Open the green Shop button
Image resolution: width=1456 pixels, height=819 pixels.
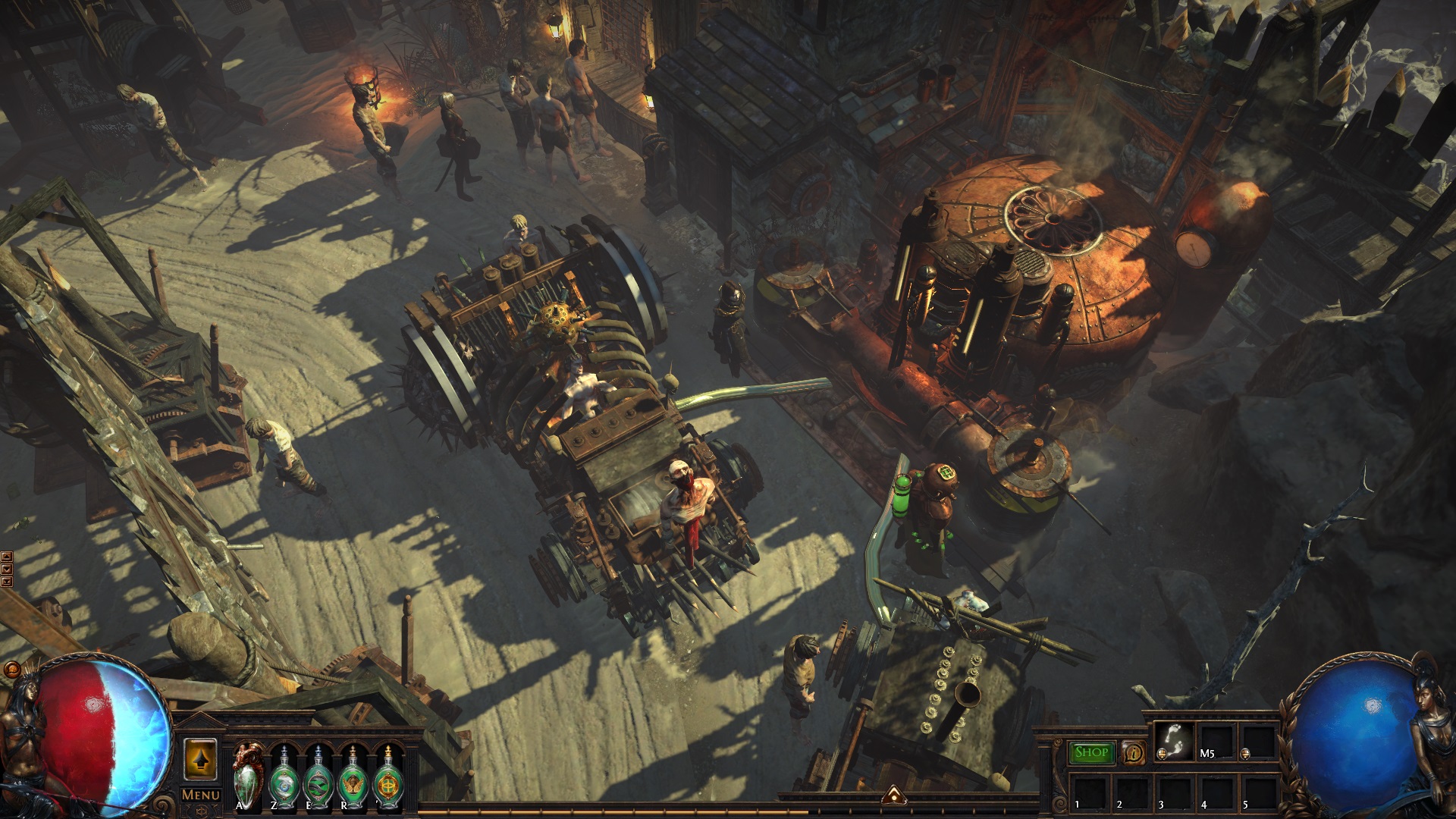pos(1091,752)
